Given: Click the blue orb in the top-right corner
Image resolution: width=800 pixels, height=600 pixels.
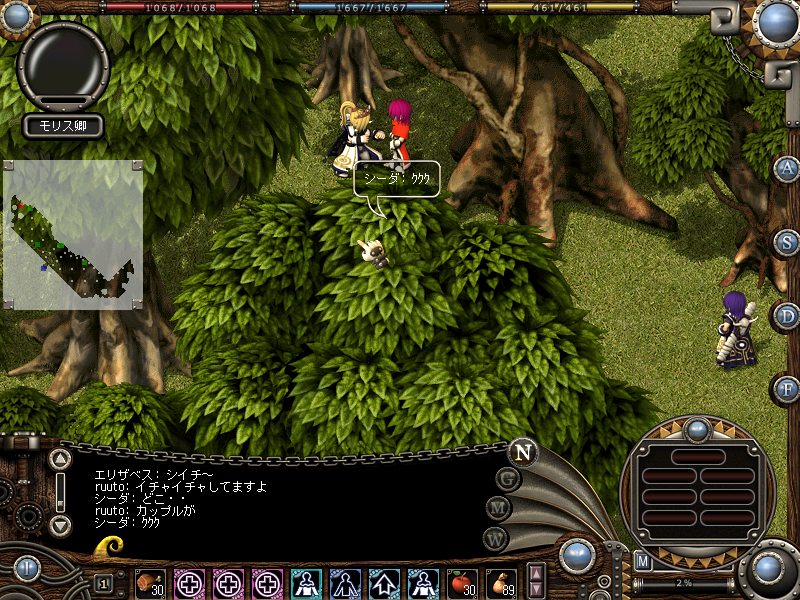Looking at the screenshot, I should tap(776, 22).
